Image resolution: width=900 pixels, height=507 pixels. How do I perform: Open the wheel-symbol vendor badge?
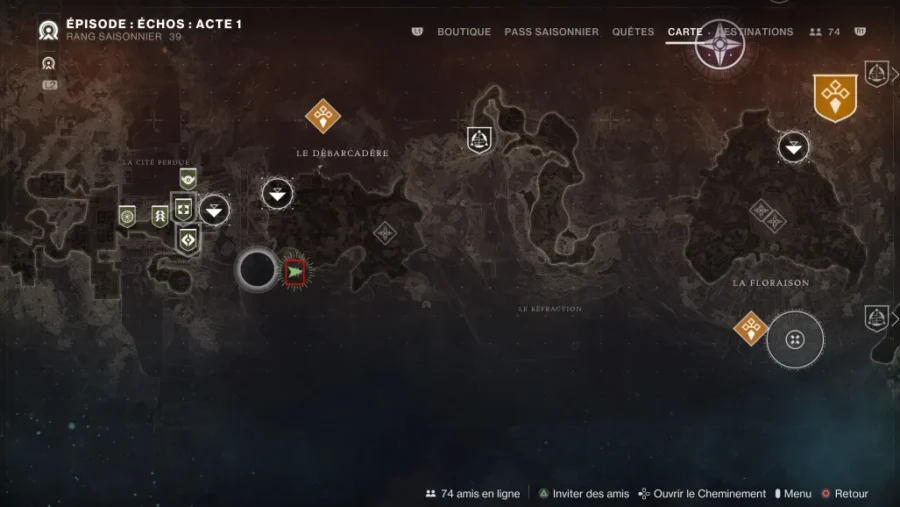click(127, 215)
